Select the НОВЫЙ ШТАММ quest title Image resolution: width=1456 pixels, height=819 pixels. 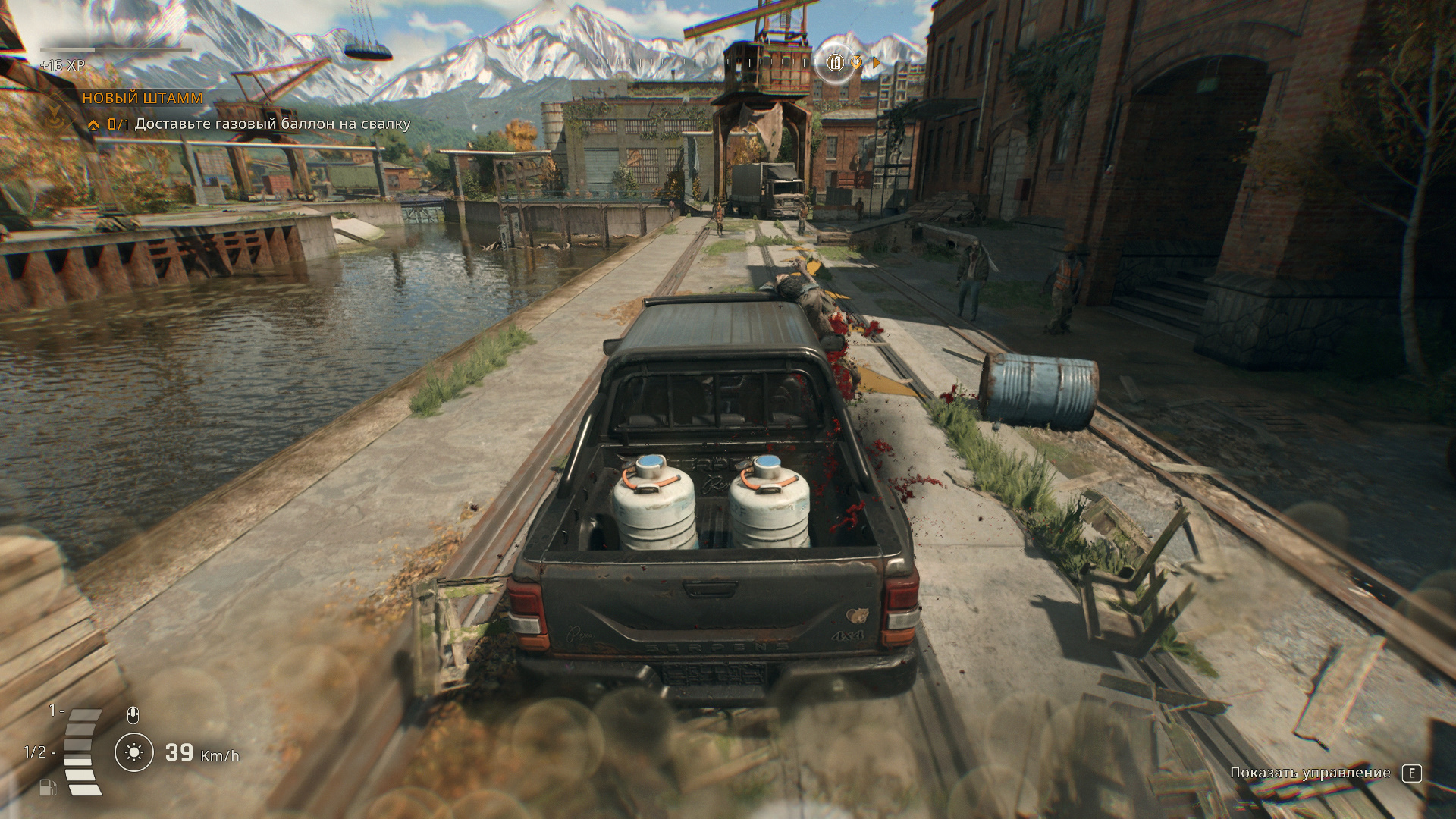tap(143, 98)
